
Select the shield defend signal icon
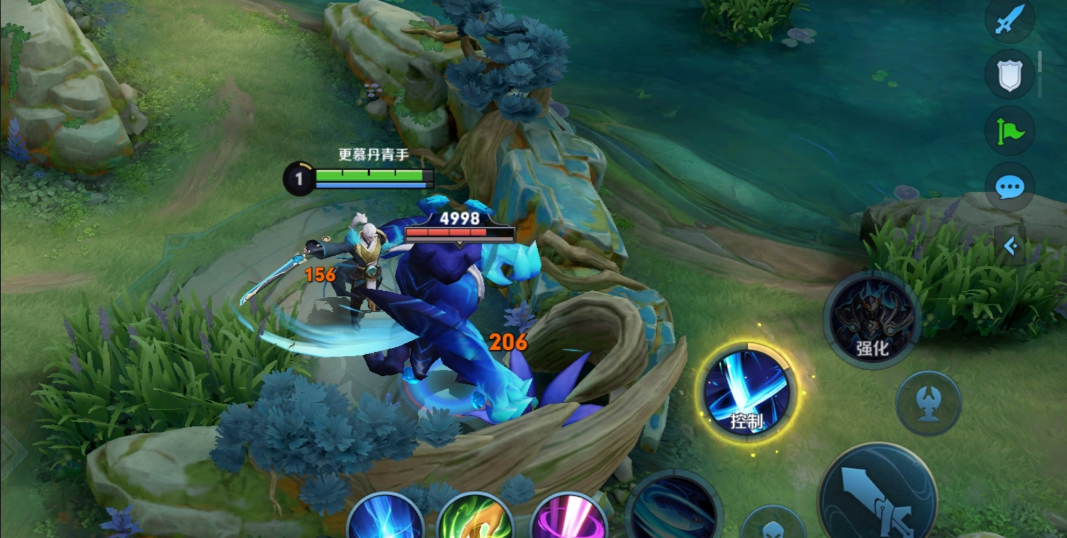pyautogui.click(x=1009, y=74)
